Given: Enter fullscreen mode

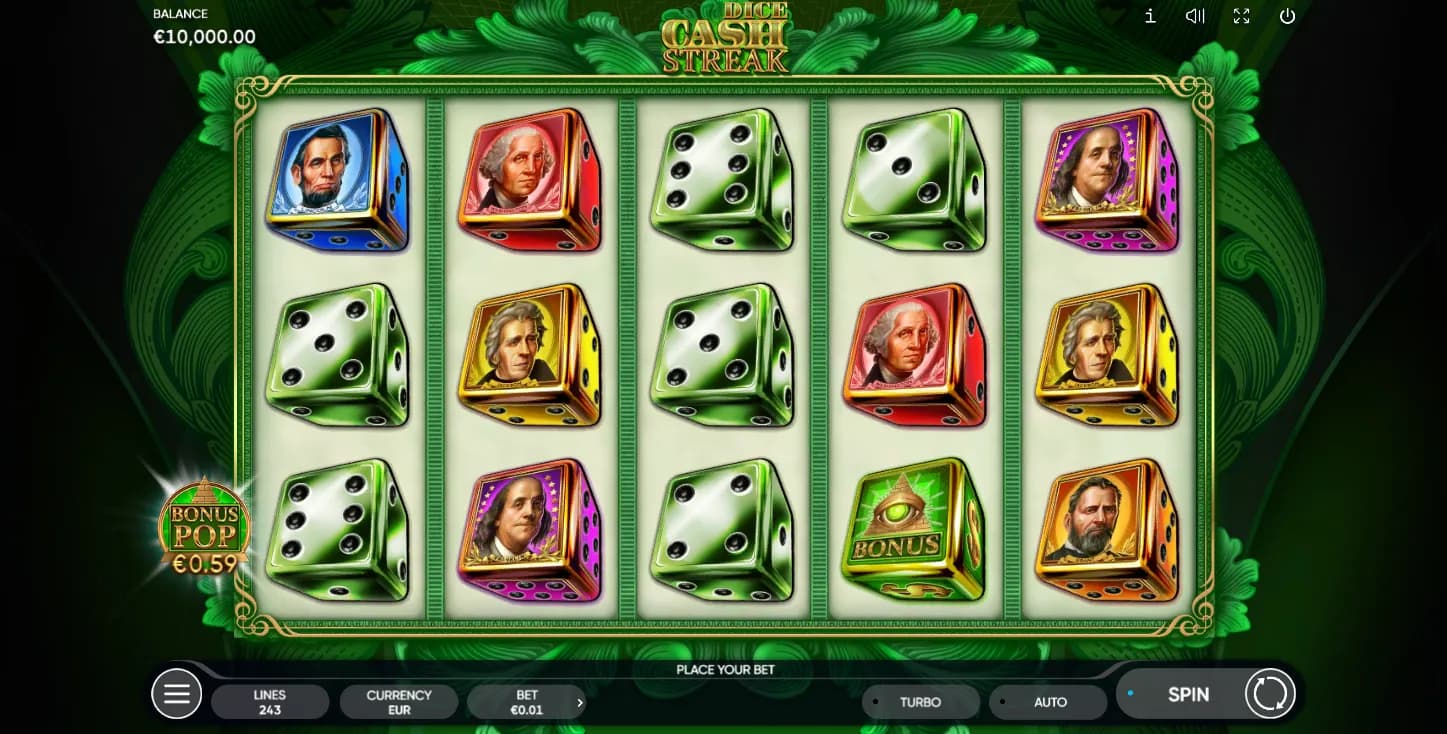Looking at the screenshot, I should click(1241, 16).
